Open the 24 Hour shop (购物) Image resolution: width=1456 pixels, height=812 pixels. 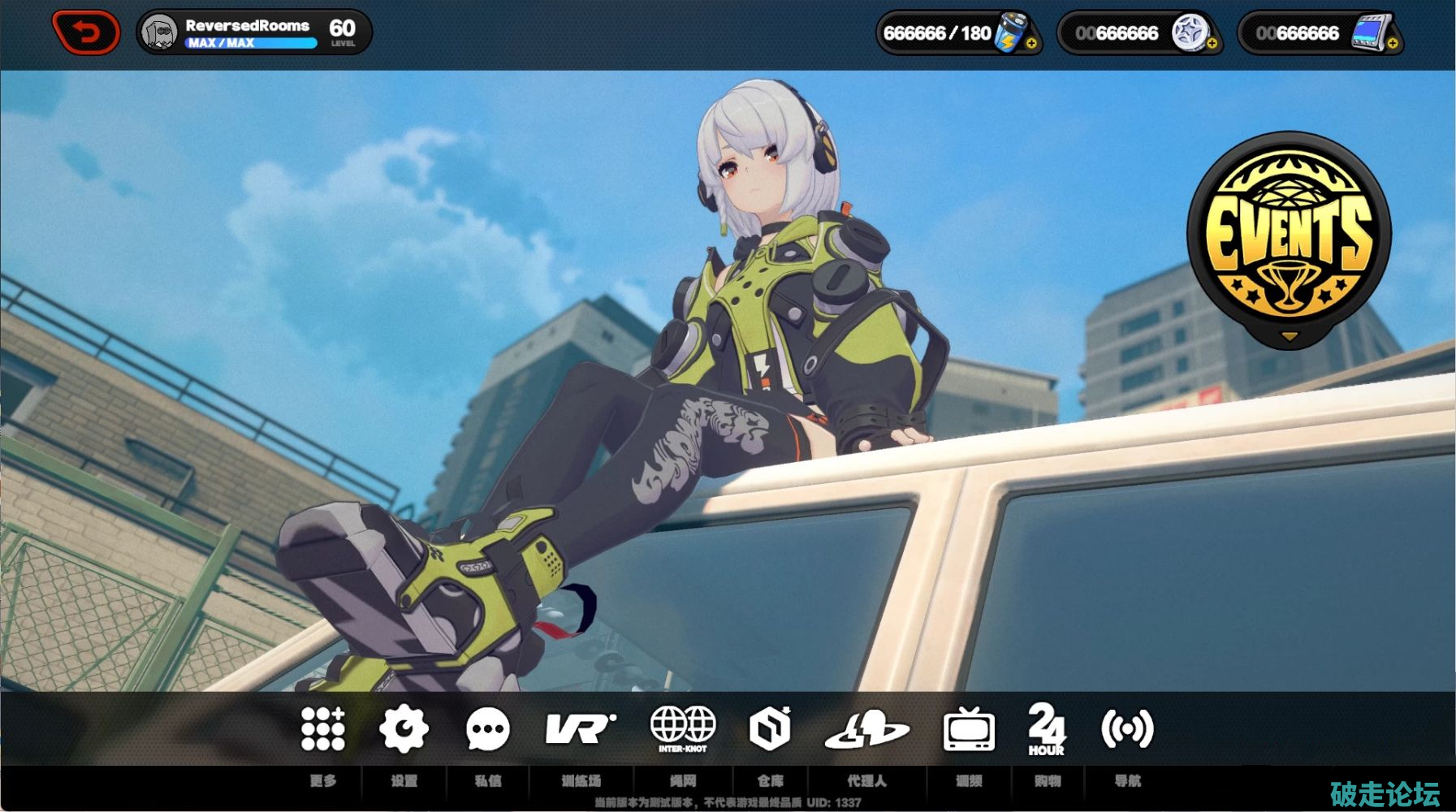(1047, 728)
